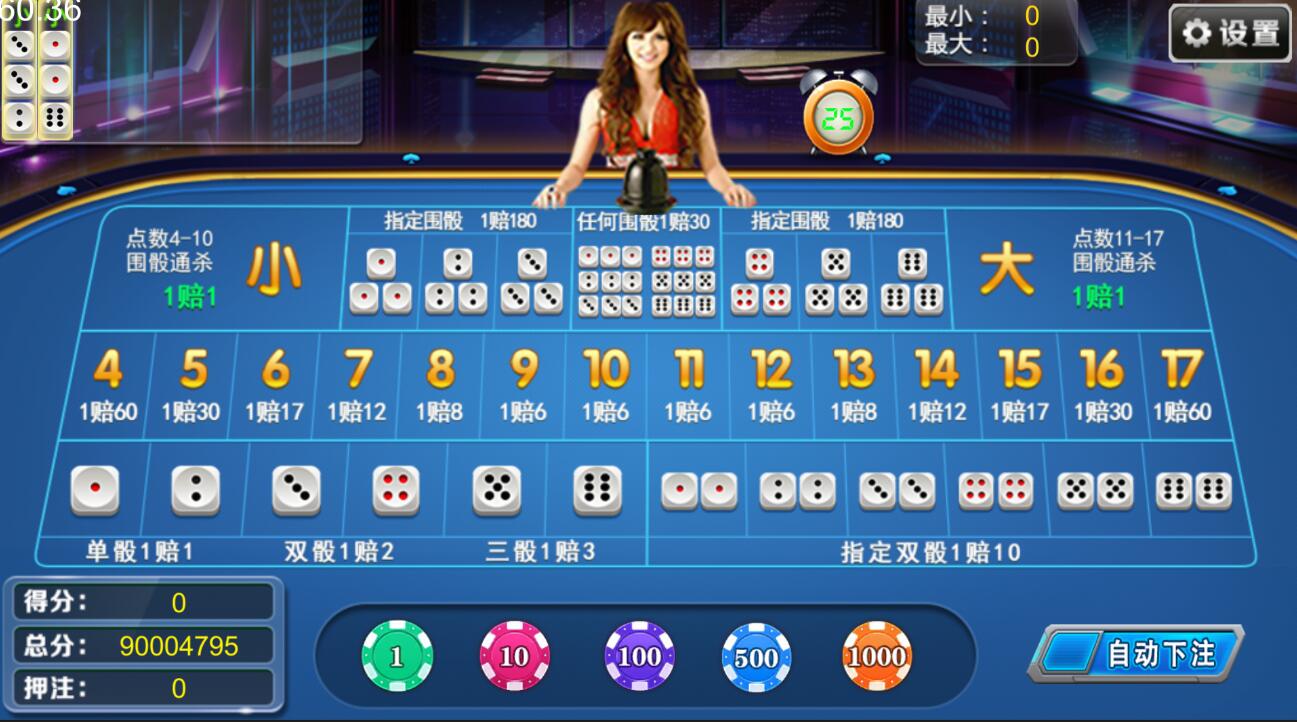Viewport: 1297px width, 722px height.
Task: Select the orange 1000 chip
Action: tap(876, 655)
